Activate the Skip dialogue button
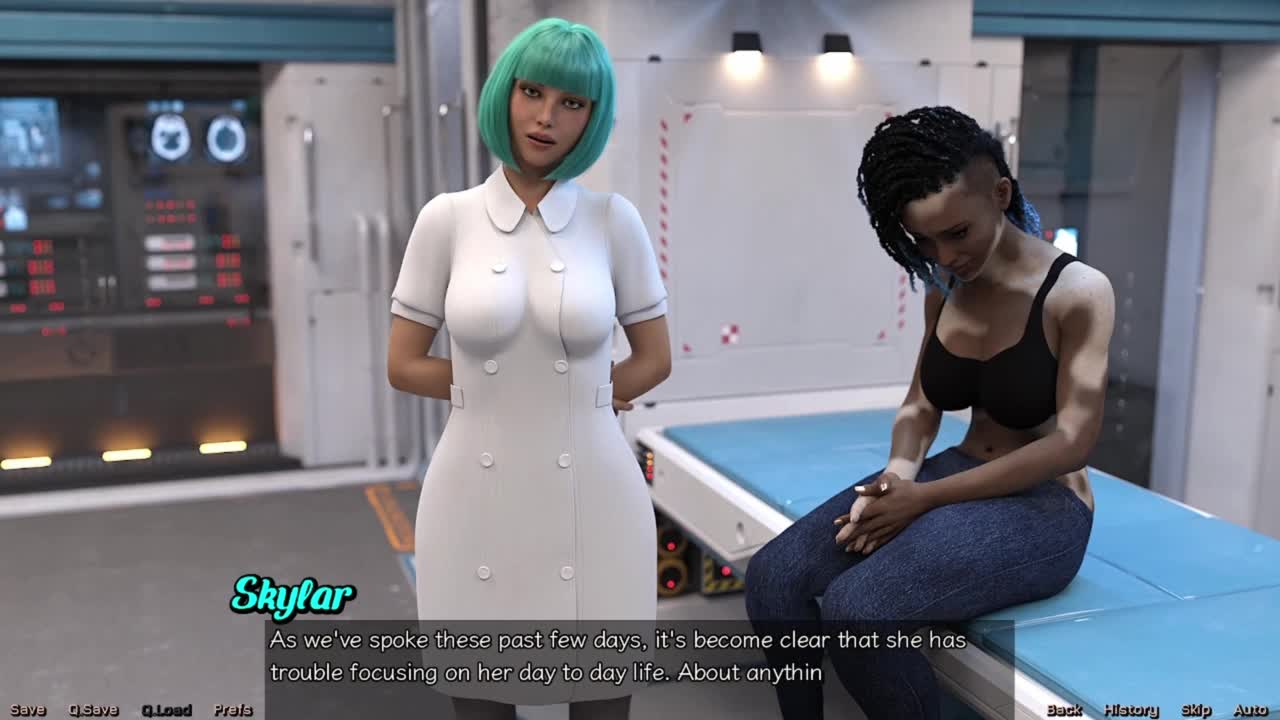The height and width of the screenshot is (720, 1280). 1196,710
